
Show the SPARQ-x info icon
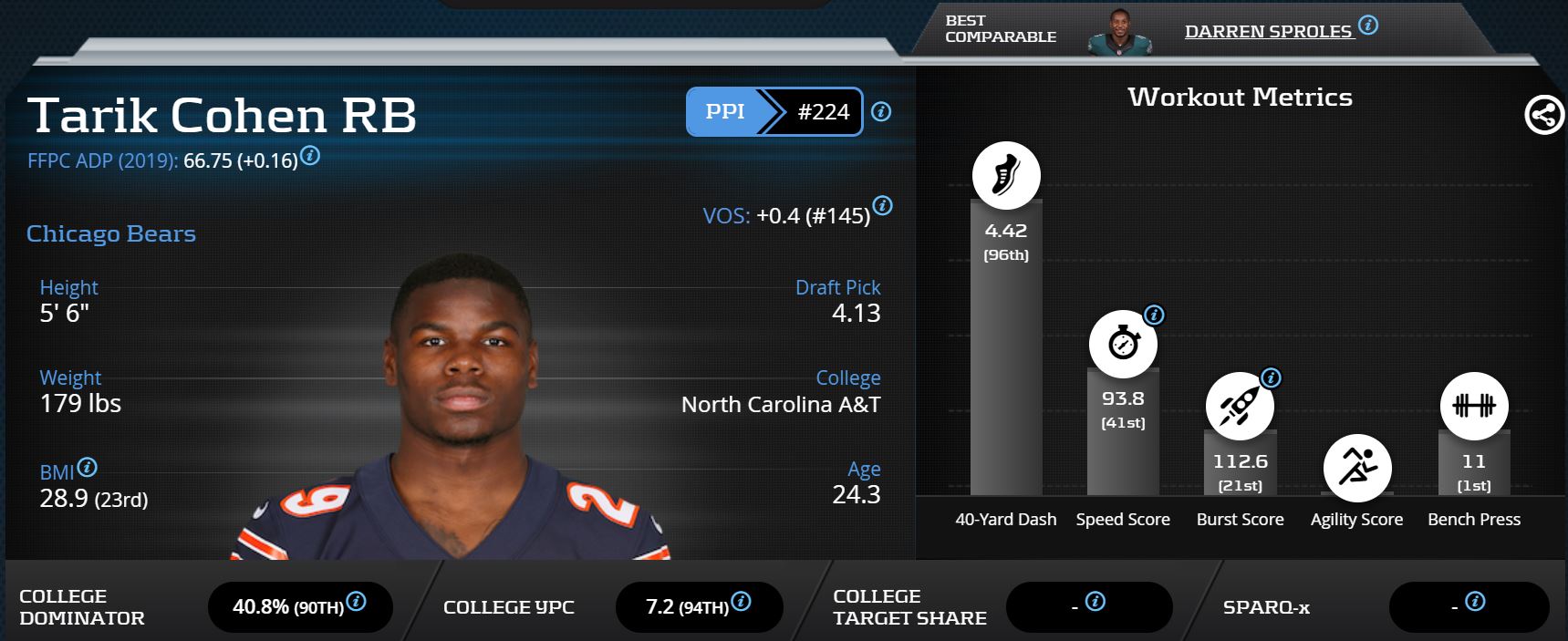click(1475, 602)
